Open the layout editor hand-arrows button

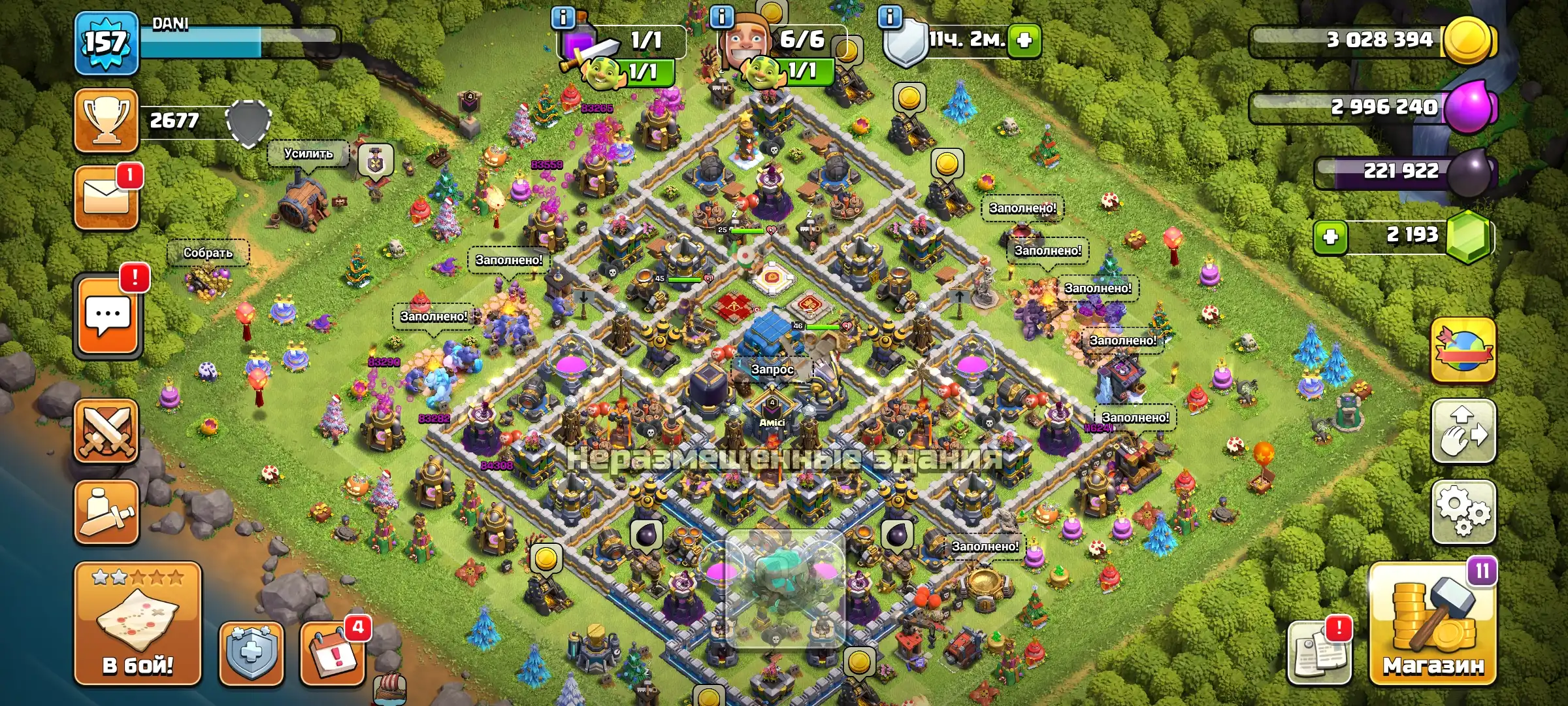[x=1463, y=431]
